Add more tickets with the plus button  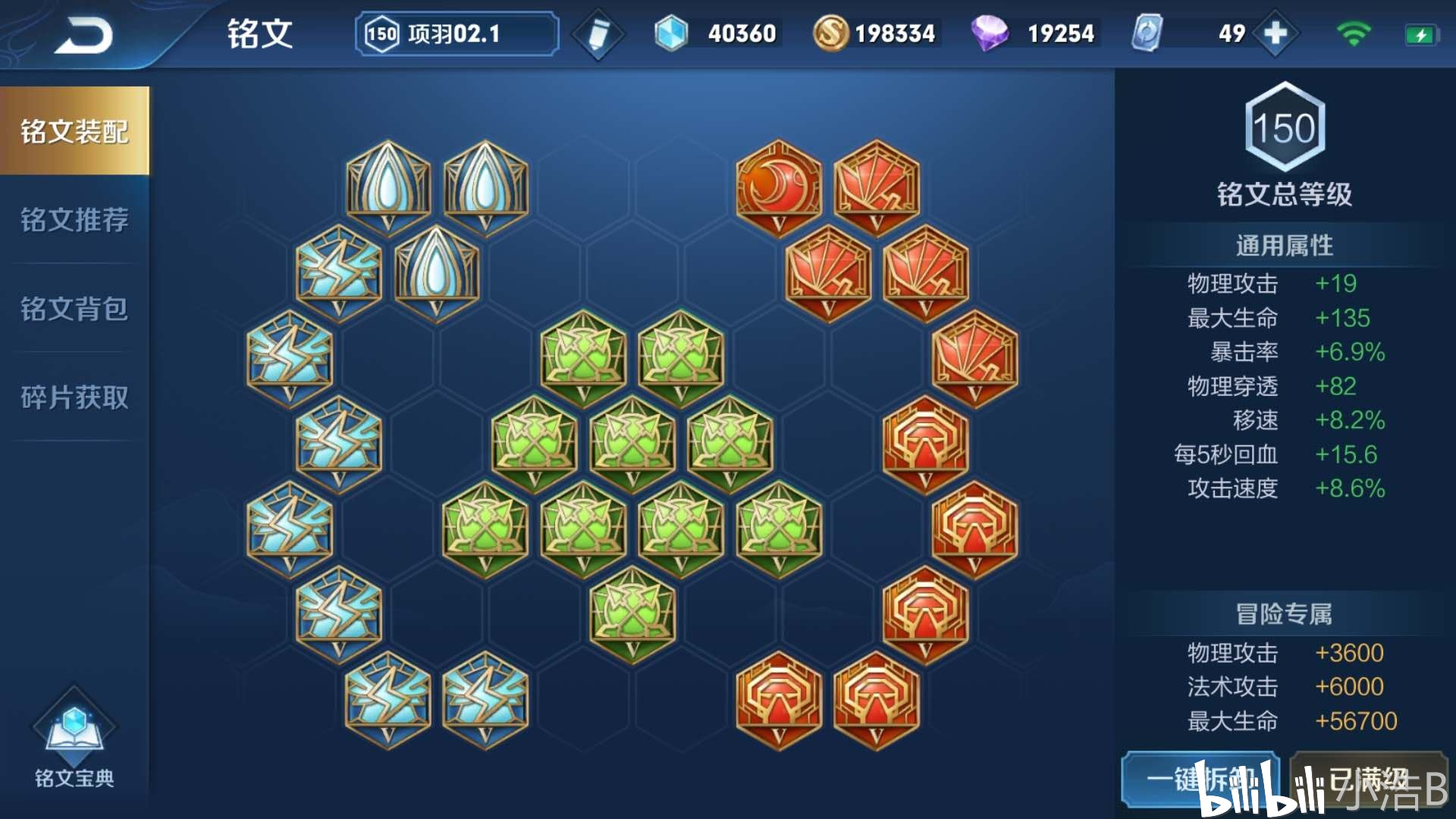point(1276,33)
